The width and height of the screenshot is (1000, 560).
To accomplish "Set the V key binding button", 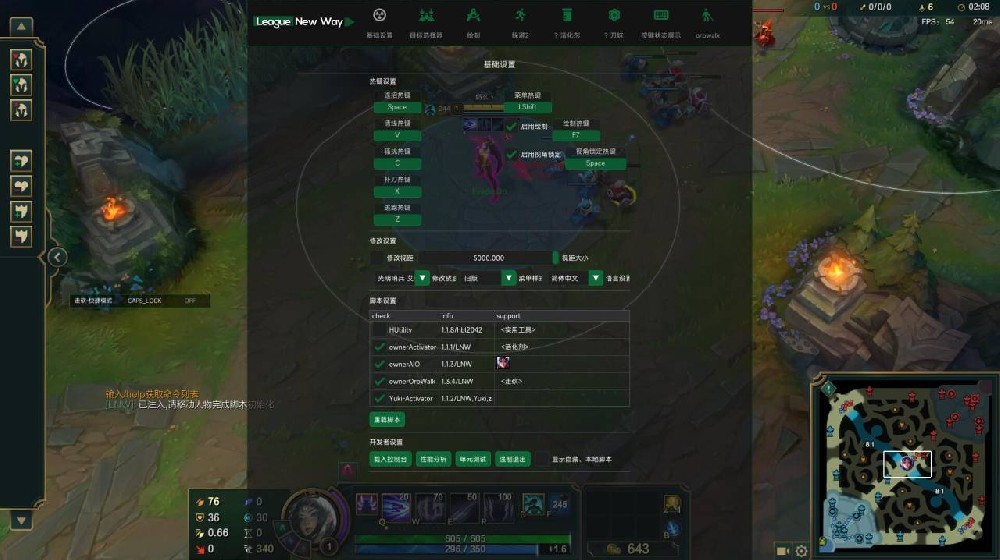I will point(397,135).
